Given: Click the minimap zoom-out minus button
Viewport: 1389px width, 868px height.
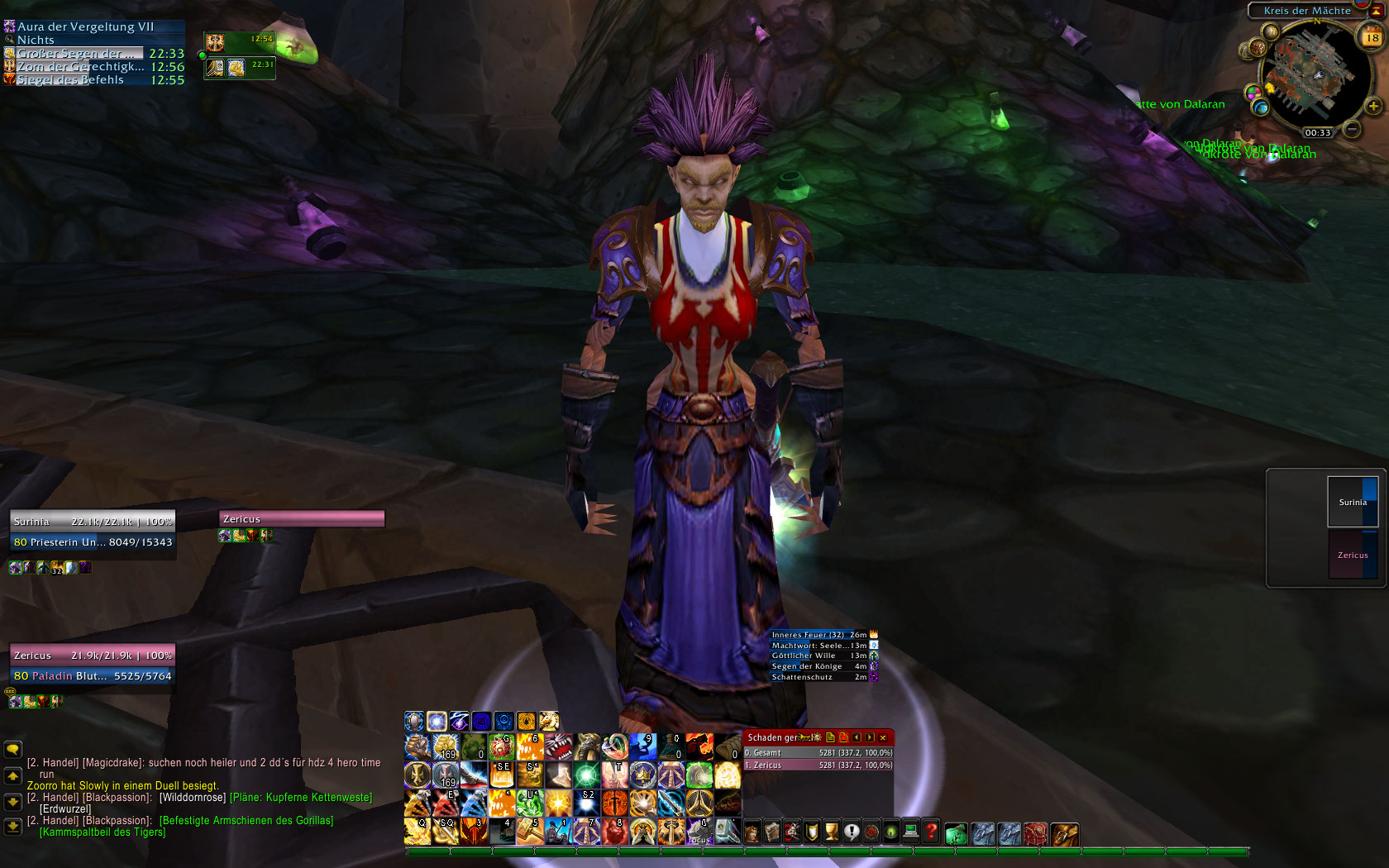Looking at the screenshot, I should point(1352,129).
